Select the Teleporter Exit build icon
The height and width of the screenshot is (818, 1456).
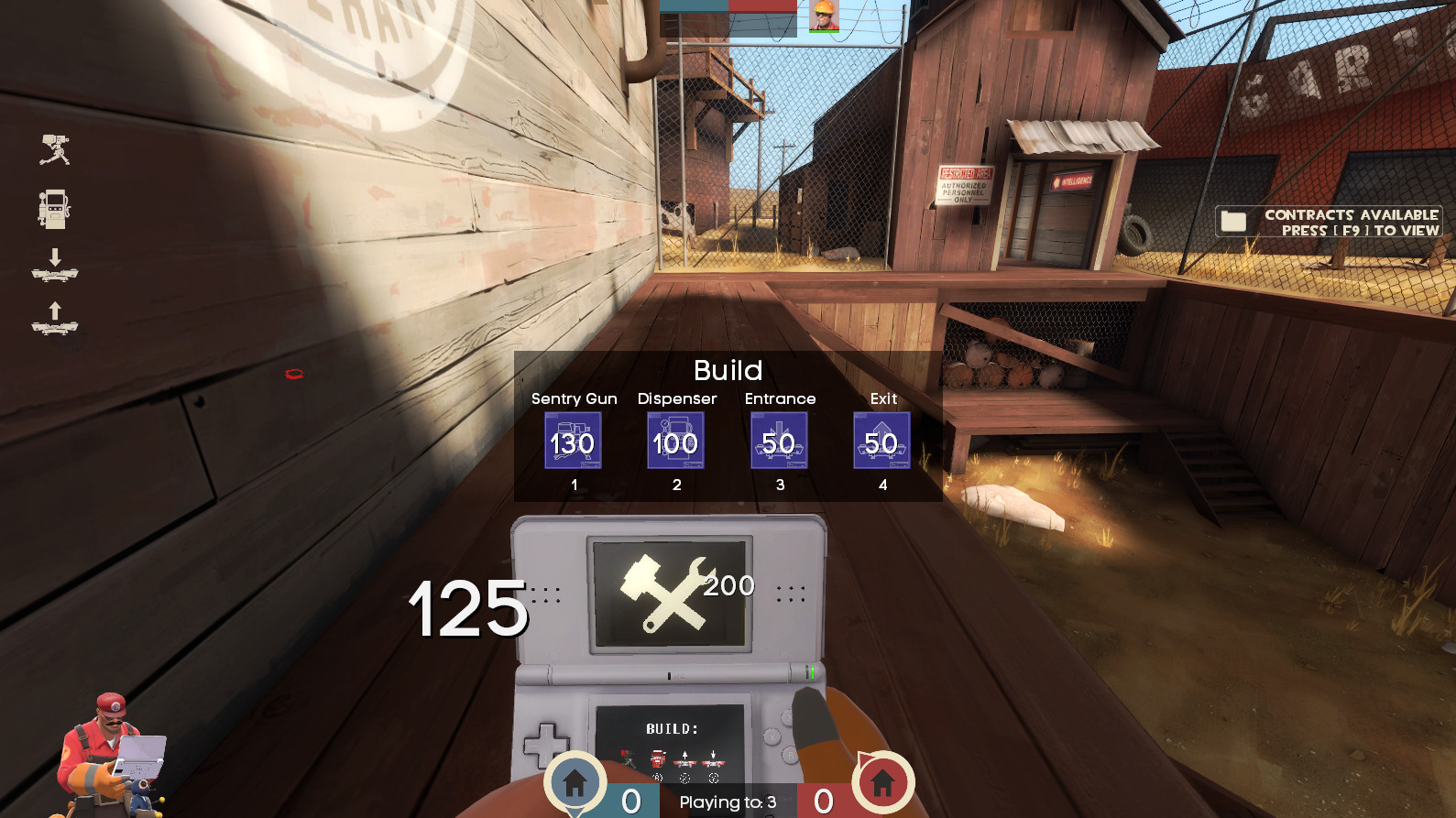[x=881, y=441]
